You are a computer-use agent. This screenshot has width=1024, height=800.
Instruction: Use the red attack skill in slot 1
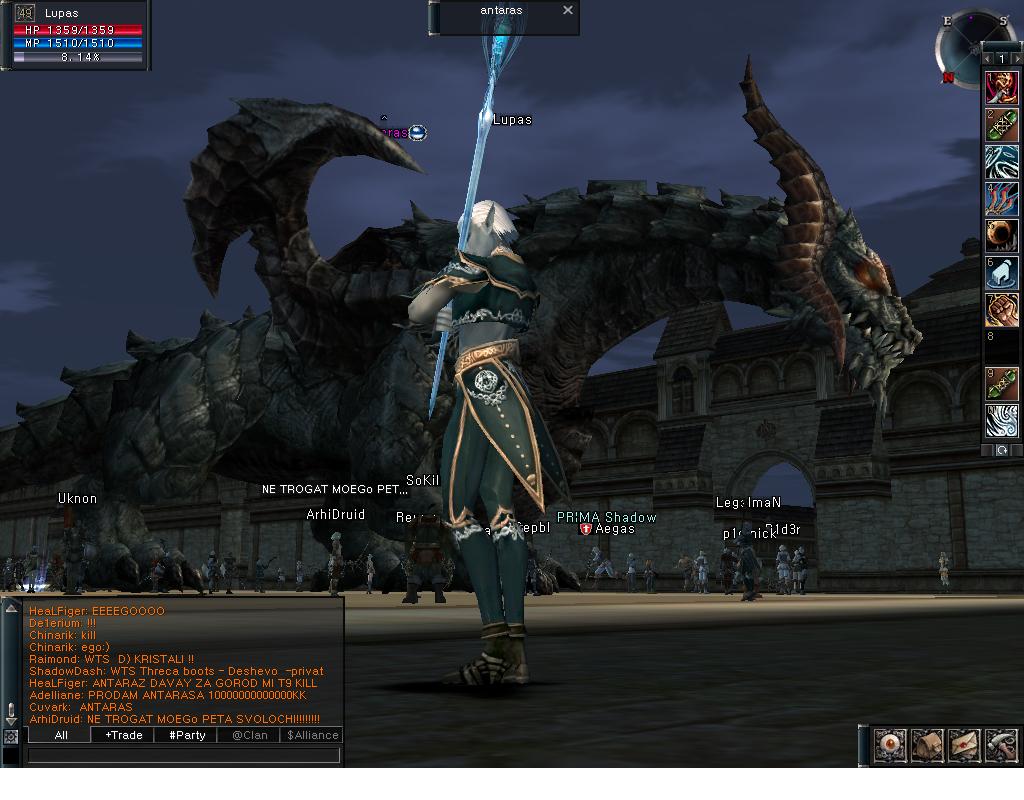[1001, 88]
